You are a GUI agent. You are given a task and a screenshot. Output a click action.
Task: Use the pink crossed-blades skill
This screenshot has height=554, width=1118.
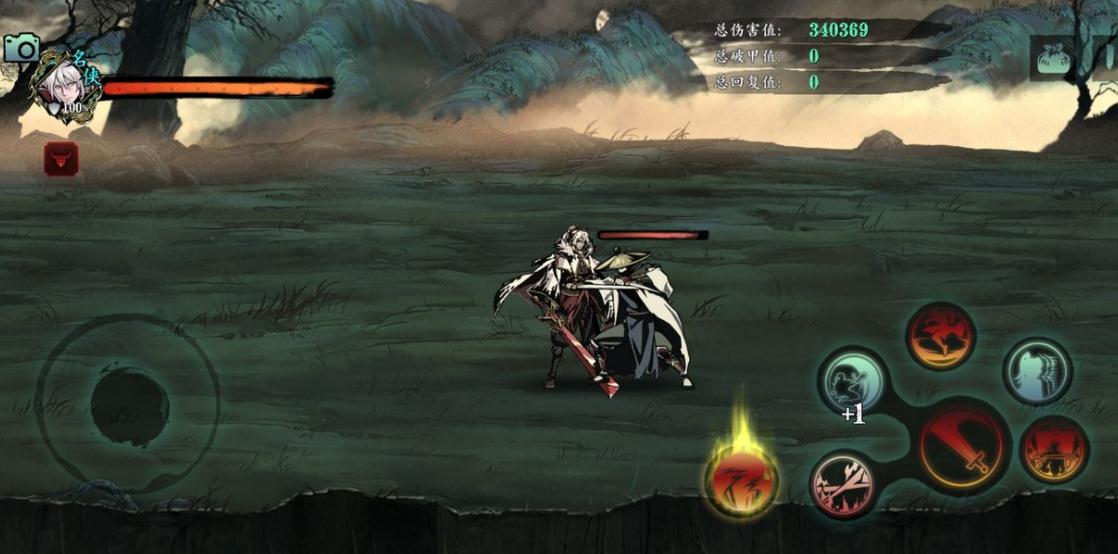[842, 484]
